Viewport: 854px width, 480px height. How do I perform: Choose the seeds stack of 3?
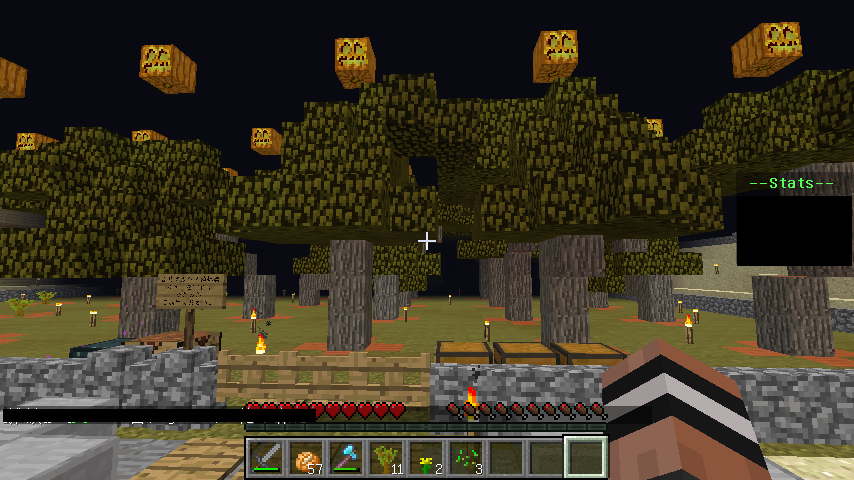[466, 458]
